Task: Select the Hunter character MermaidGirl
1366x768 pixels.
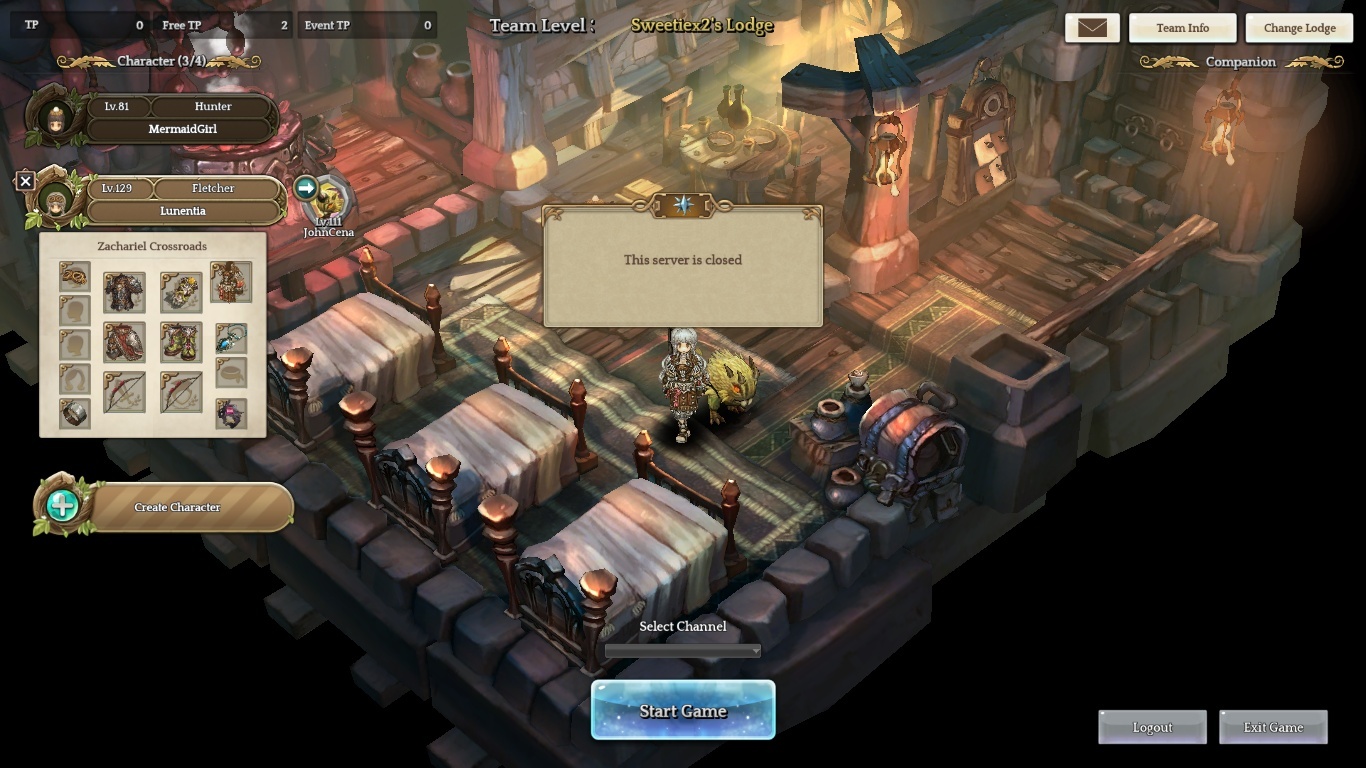Action: click(x=181, y=129)
